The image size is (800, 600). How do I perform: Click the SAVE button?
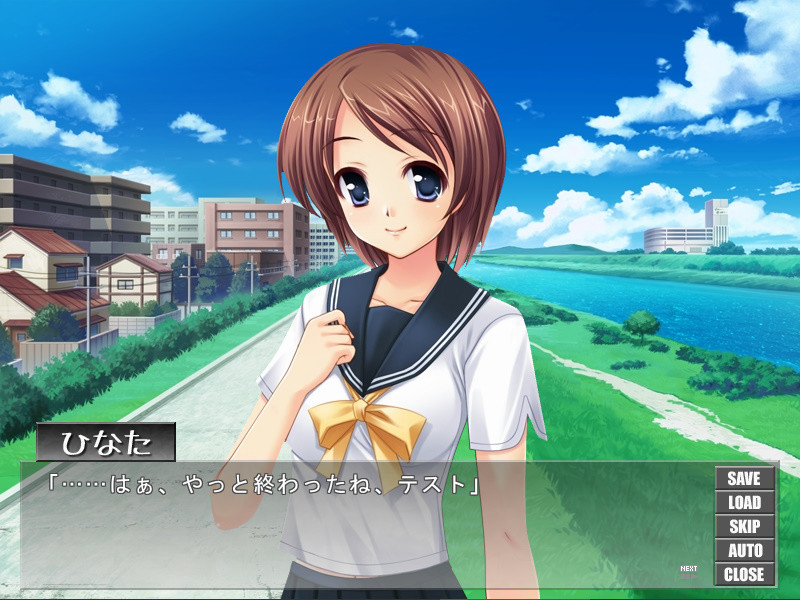pyautogui.click(x=744, y=479)
